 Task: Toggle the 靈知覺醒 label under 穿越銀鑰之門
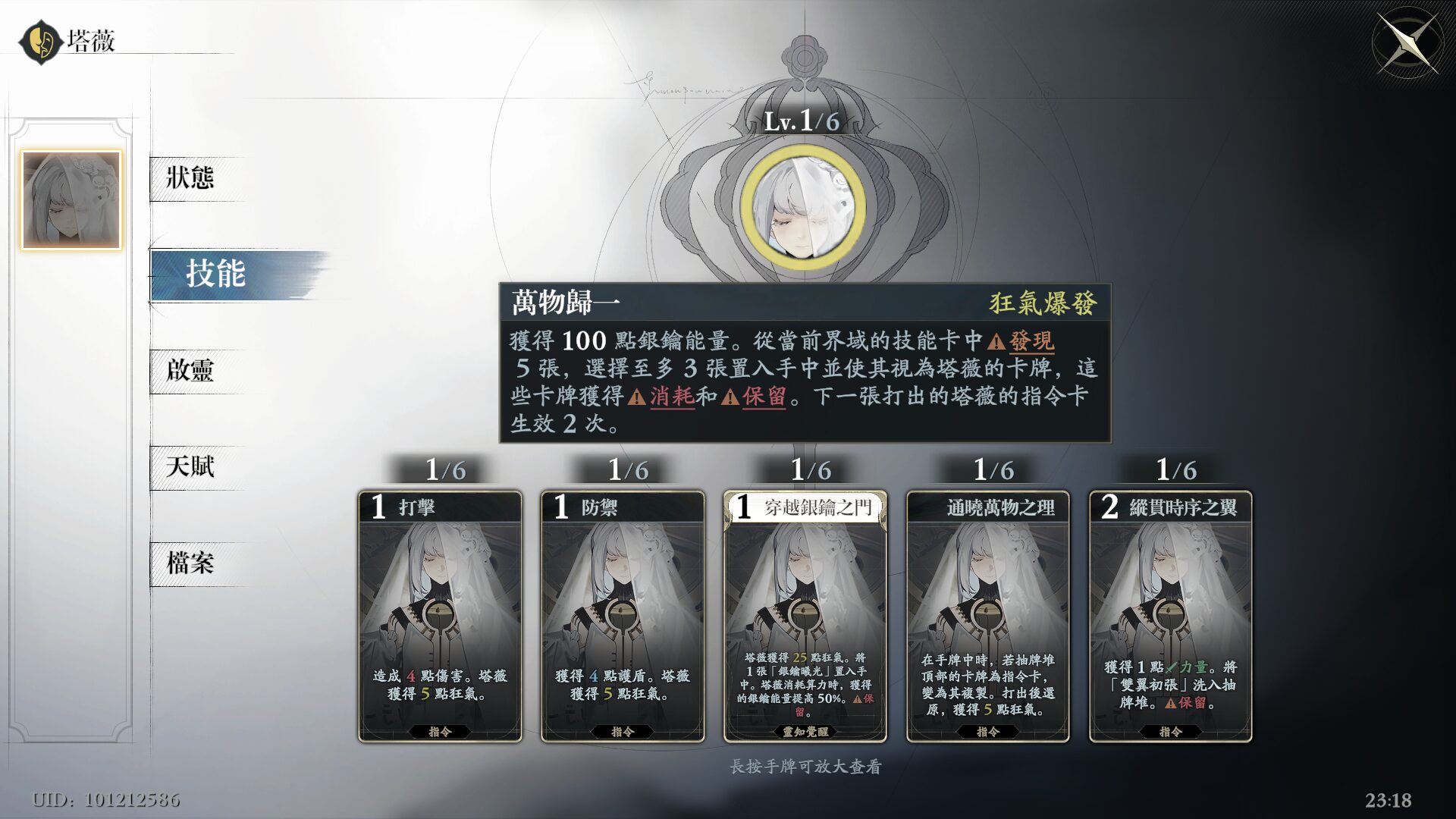(806, 732)
